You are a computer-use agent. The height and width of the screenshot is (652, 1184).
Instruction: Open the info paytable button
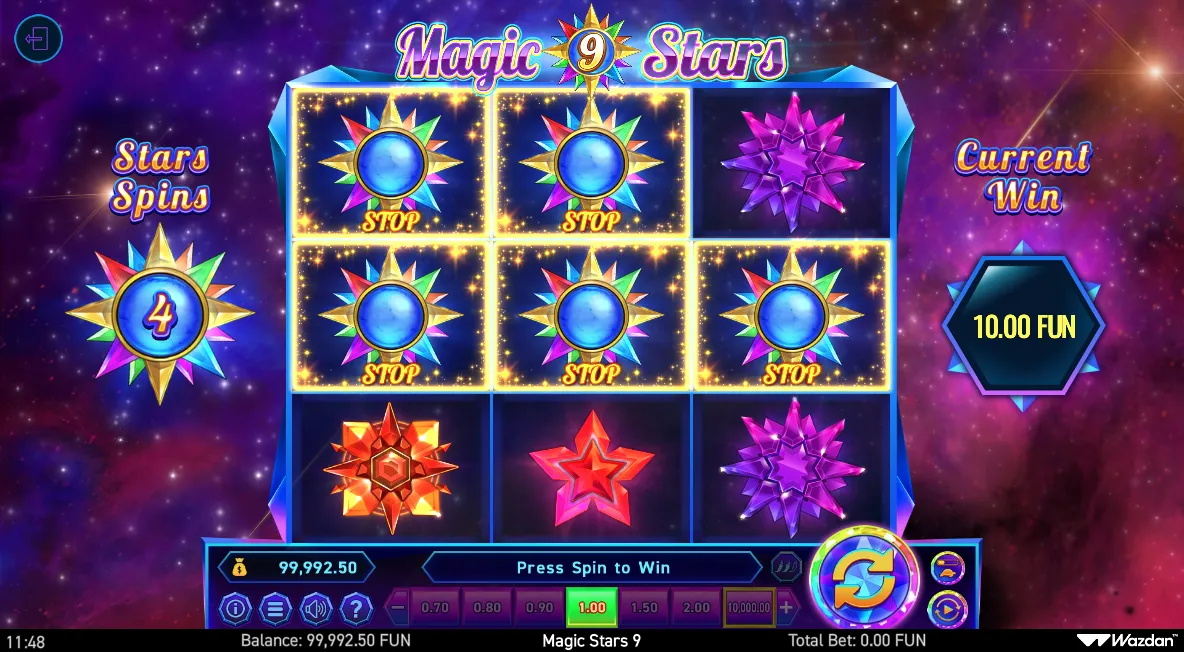coord(235,607)
